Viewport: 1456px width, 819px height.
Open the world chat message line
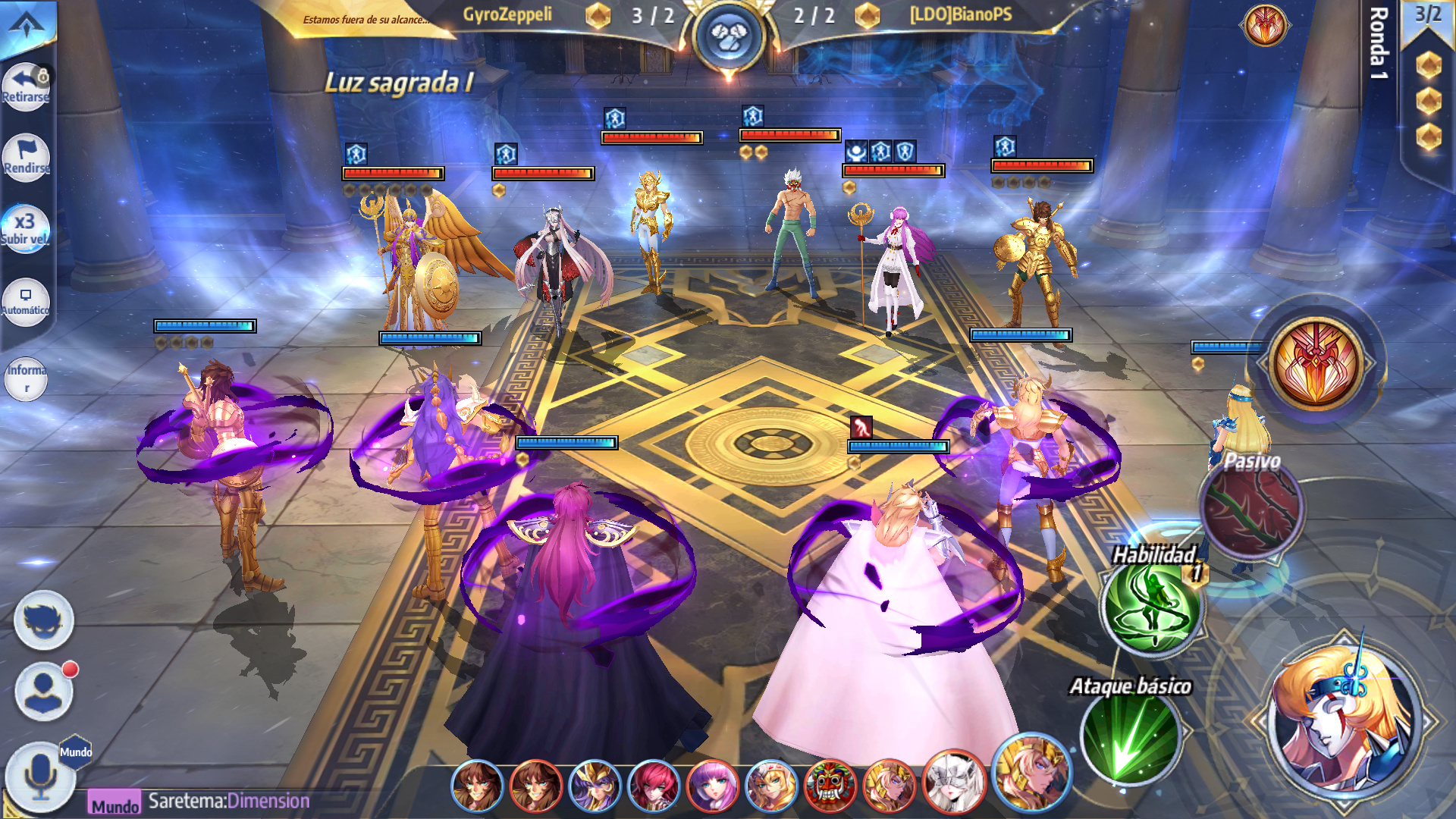229,801
